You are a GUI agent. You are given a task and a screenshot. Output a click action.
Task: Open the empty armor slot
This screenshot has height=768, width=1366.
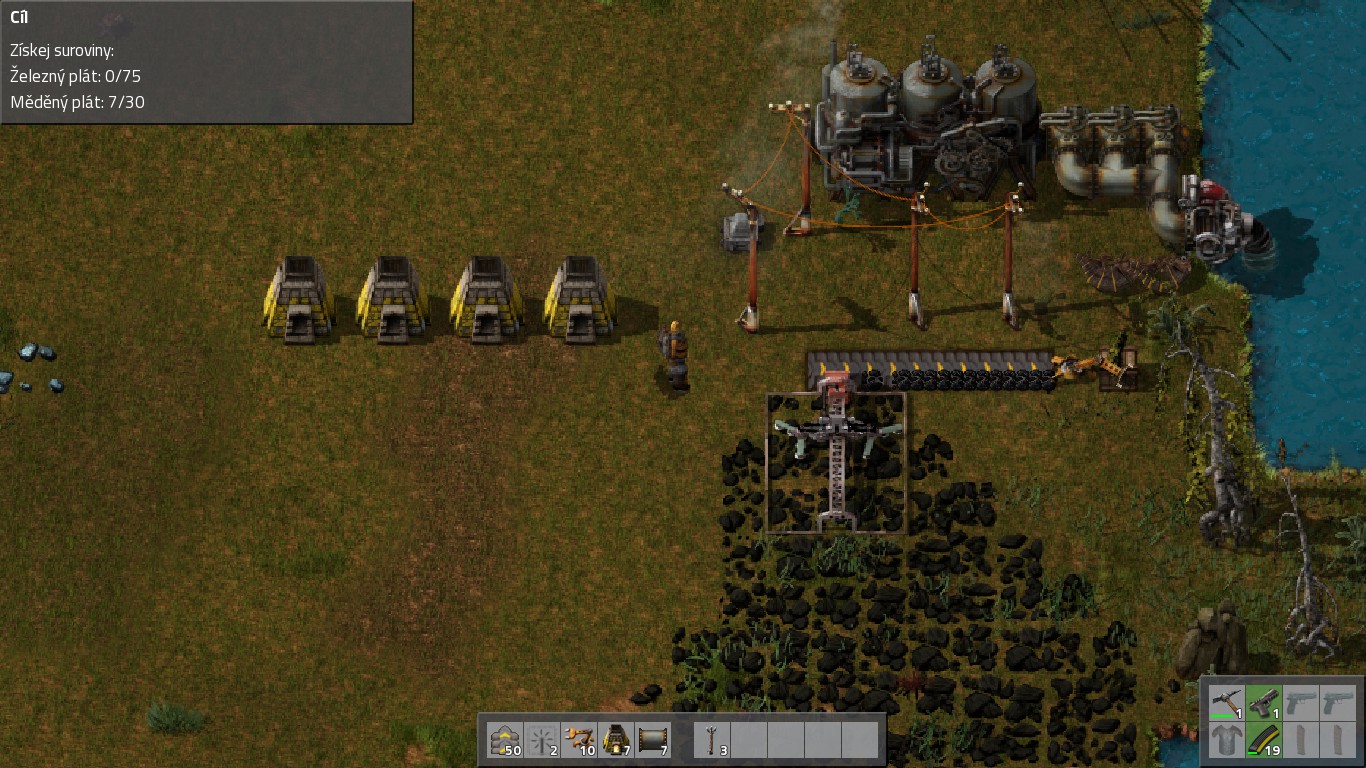(1226, 741)
